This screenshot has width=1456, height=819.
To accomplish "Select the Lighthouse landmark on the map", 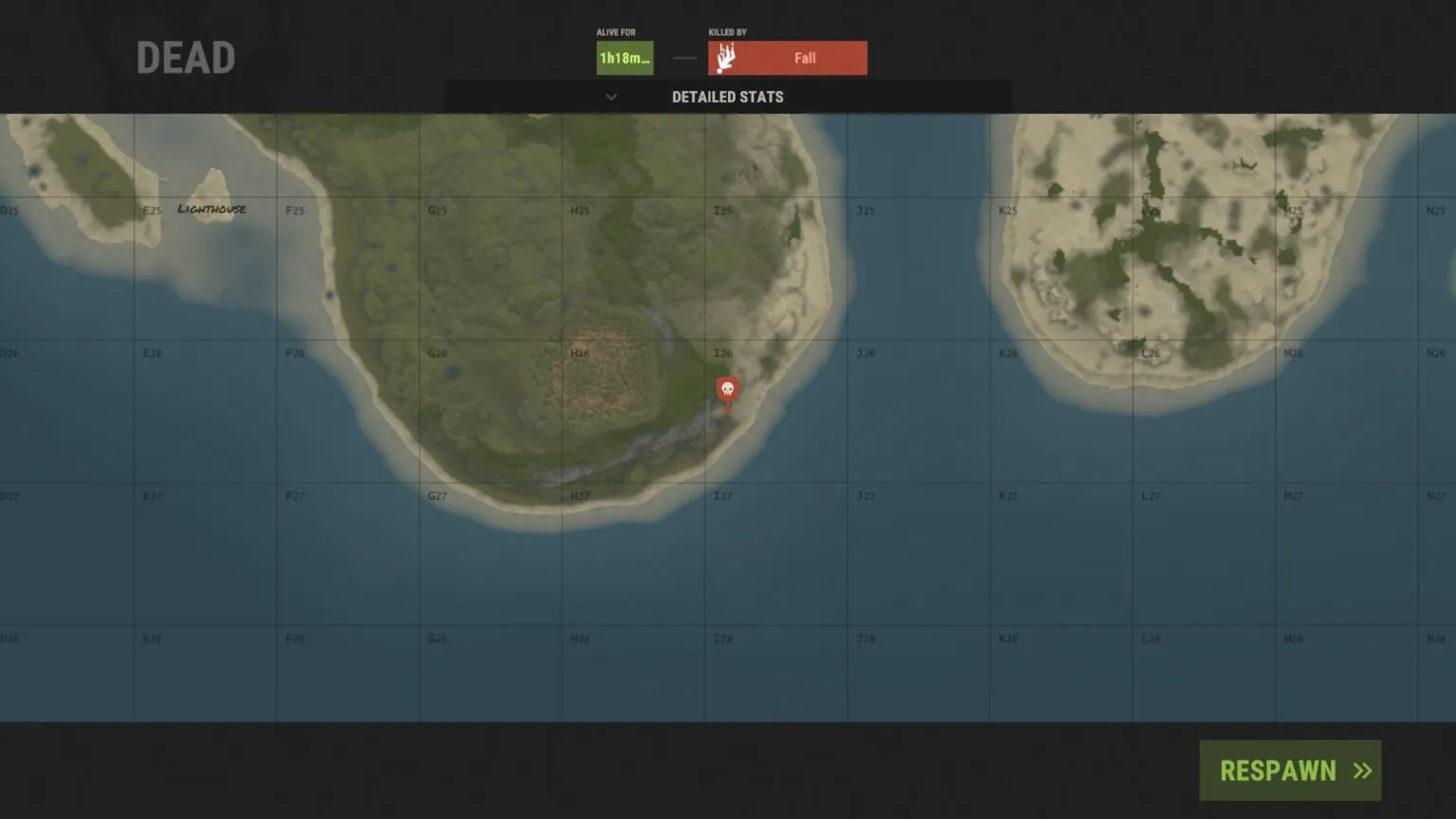I will pyautogui.click(x=211, y=208).
